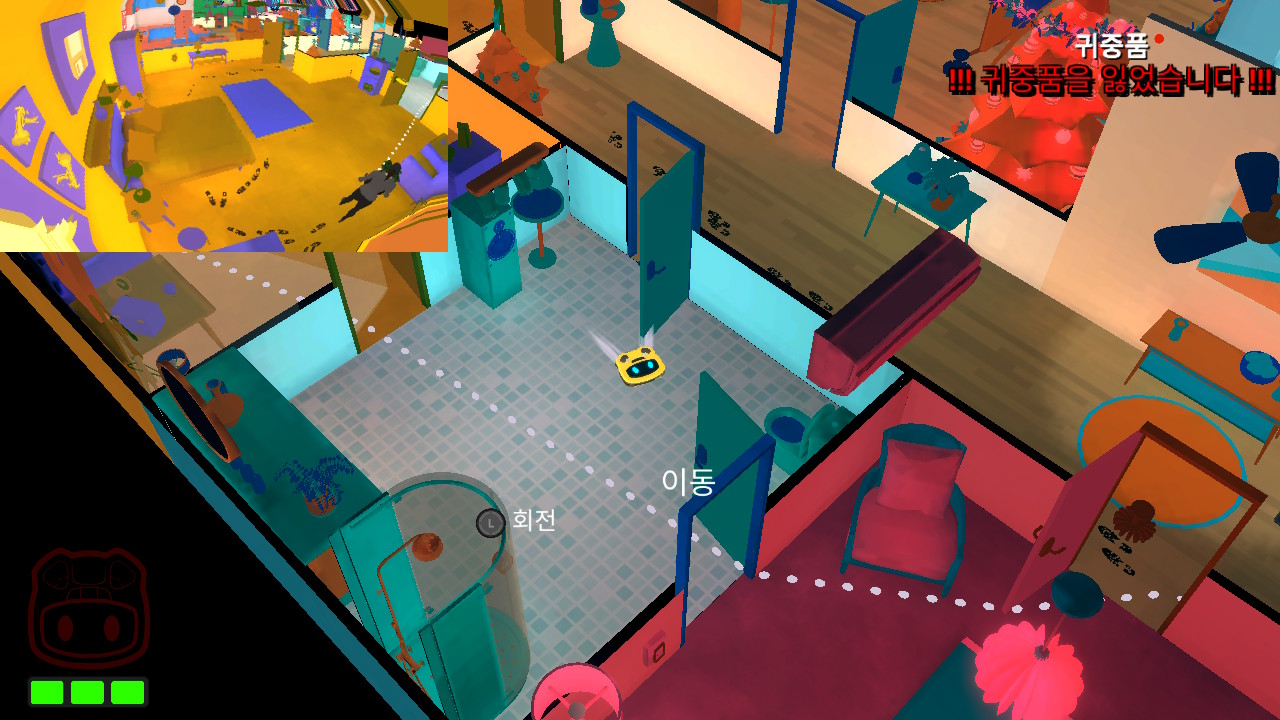The height and width of the screenshot is (720, 1280).
Task: Toggle the middle green energy bar
Action: 88,690
